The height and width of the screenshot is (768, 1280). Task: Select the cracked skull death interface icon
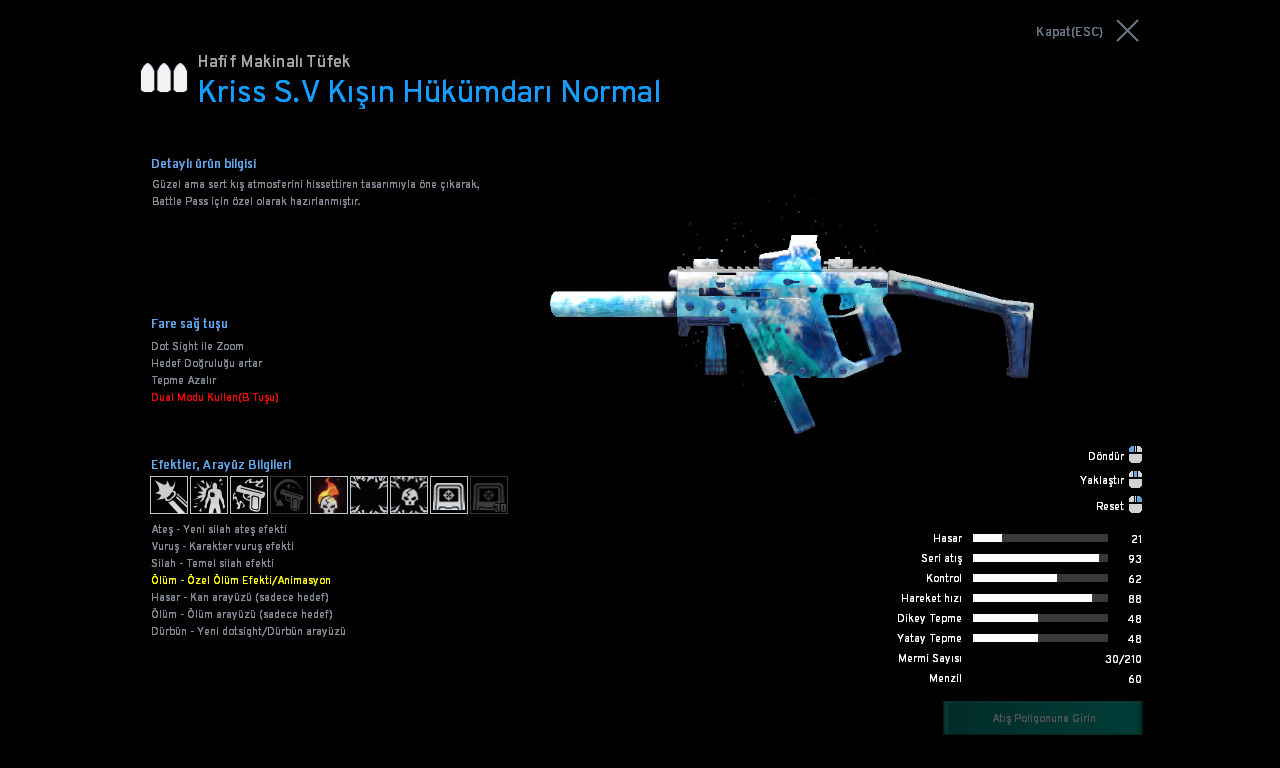coord(409,495)
